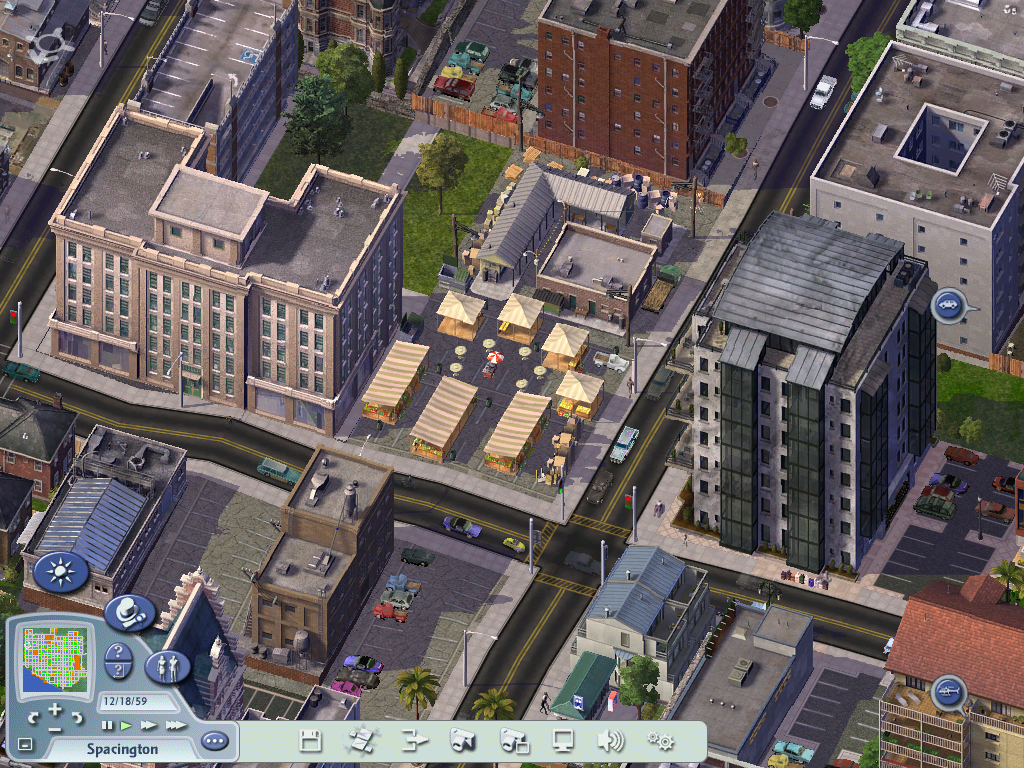Click the exit arrow icon
1024x768 pixels.
tap(414, 741)
